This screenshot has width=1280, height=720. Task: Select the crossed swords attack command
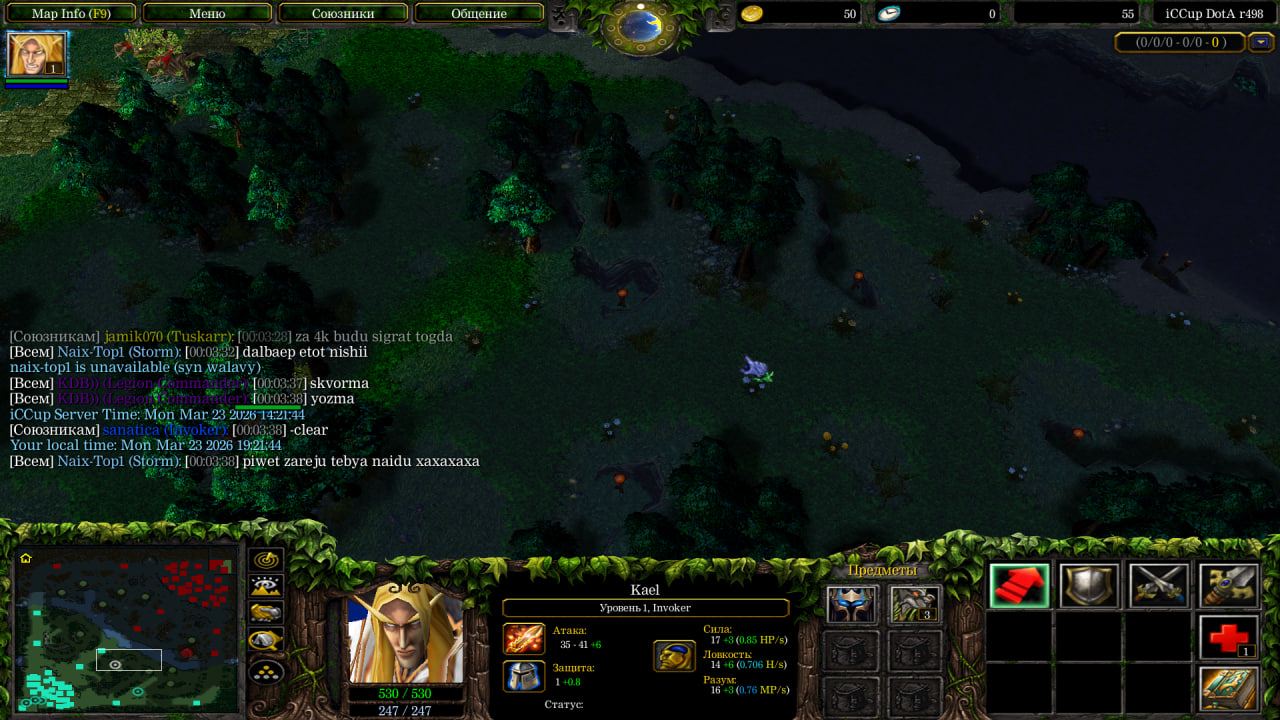pos(1159,586)
